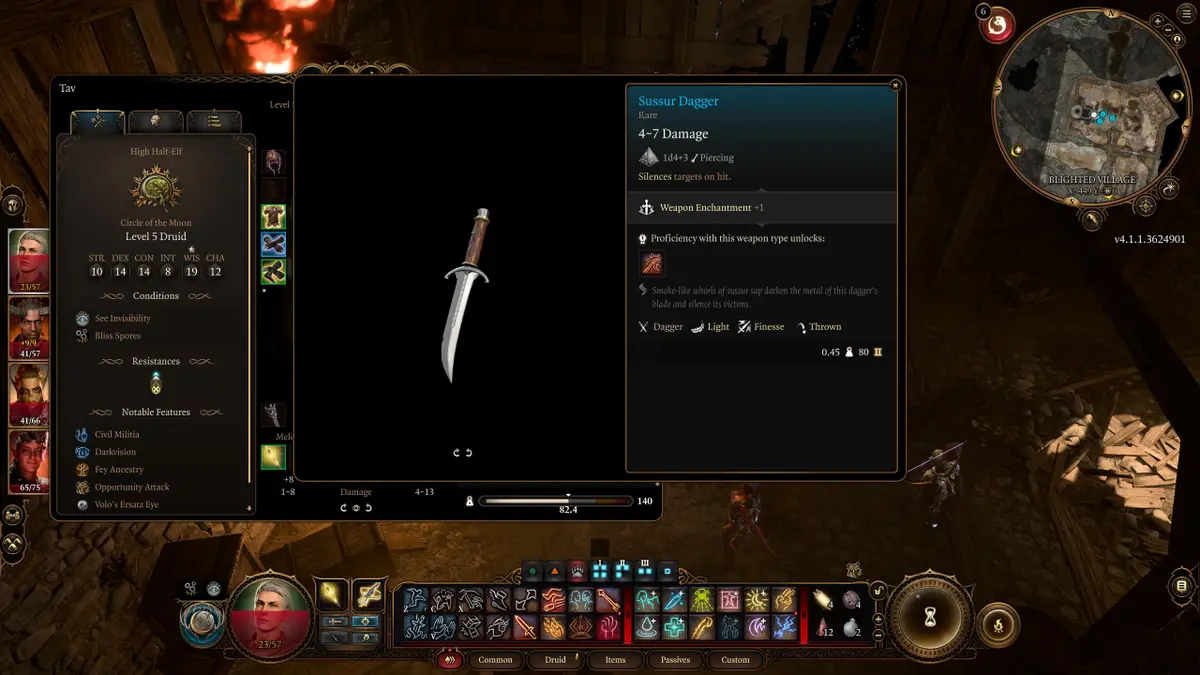
Task: Click the red notification badge showing 6
Action: pos(996,26)
